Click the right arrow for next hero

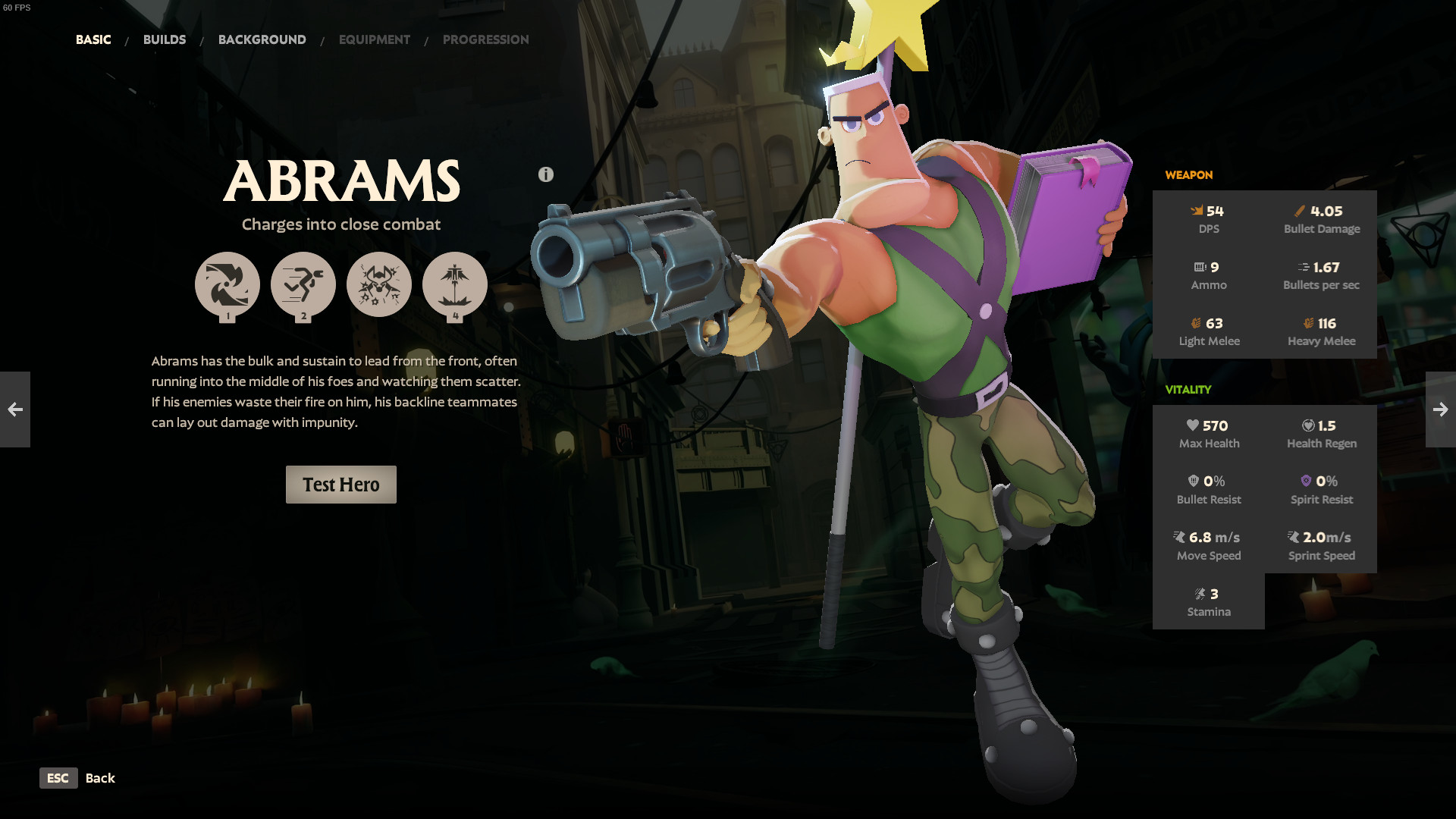click(1440, 409)
